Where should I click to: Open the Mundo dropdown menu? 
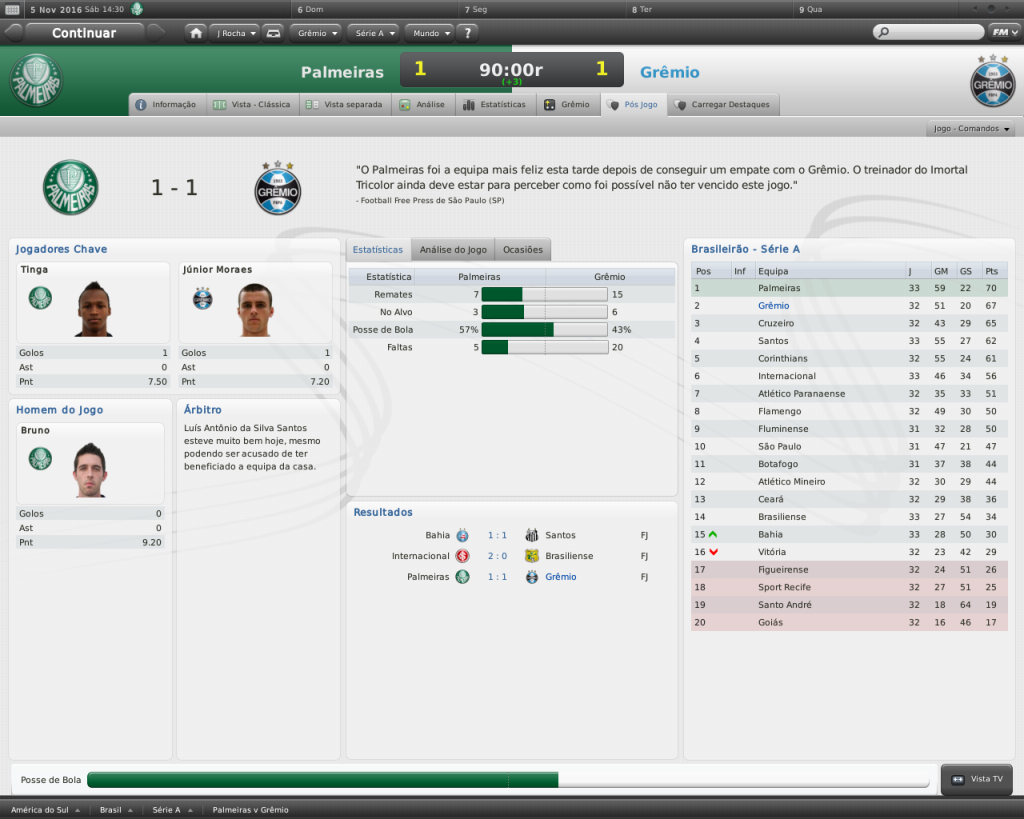429,33
